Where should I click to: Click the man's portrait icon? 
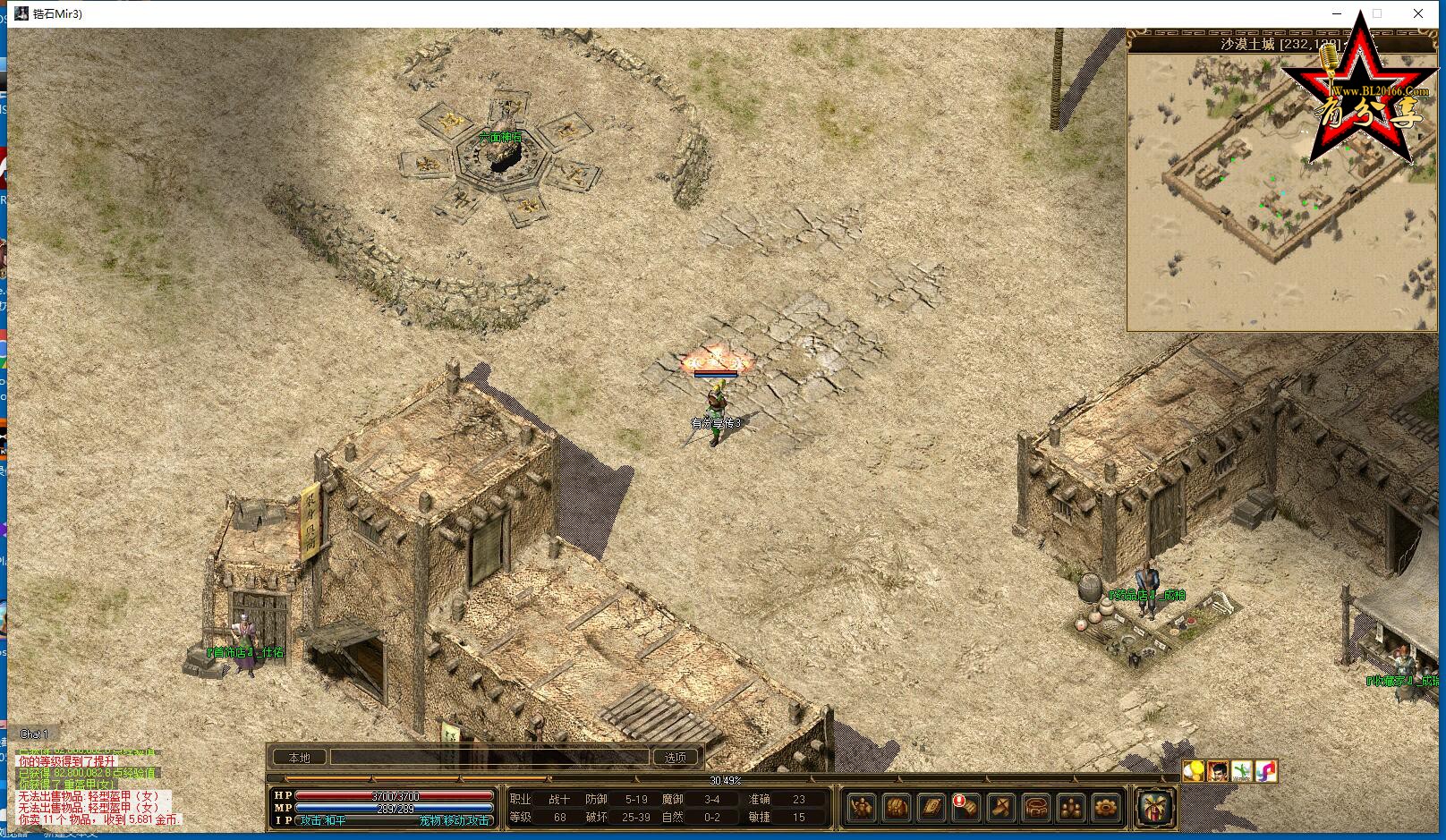[1218, 770]
